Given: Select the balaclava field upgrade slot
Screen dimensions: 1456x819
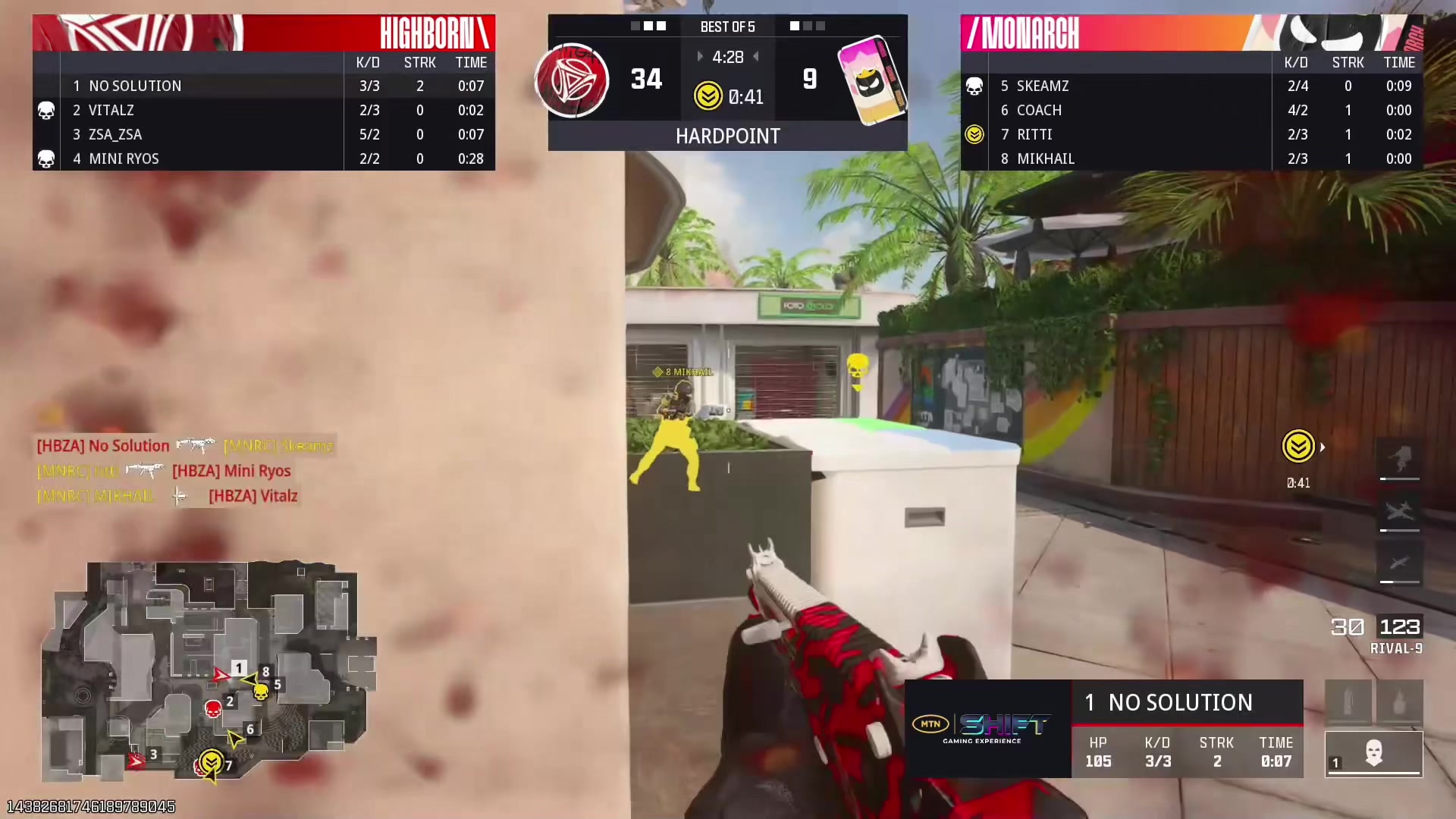Looking at the screenshot, I should [1373, 754].
